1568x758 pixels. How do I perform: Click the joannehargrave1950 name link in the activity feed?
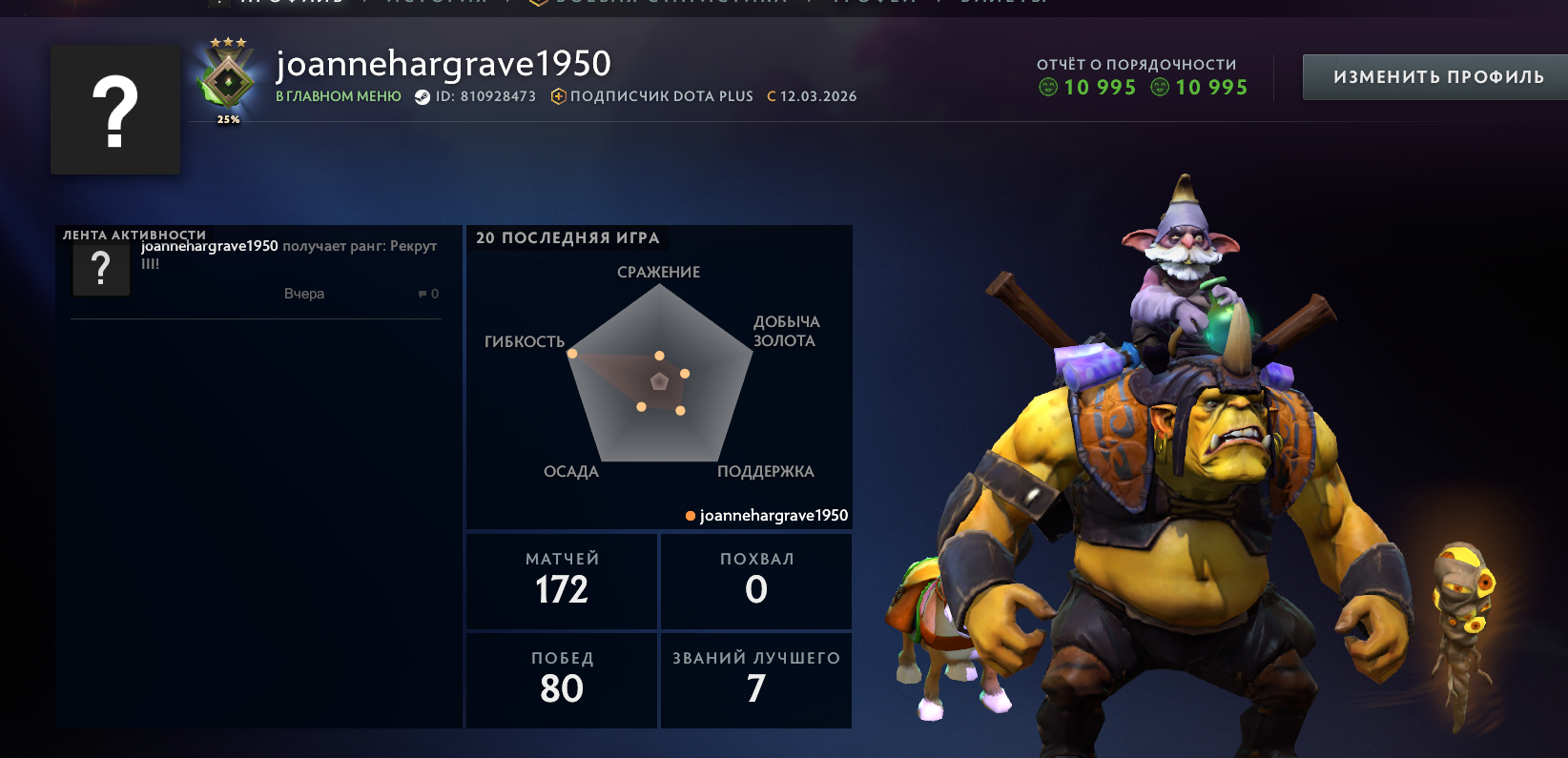[x=209, y=245]
